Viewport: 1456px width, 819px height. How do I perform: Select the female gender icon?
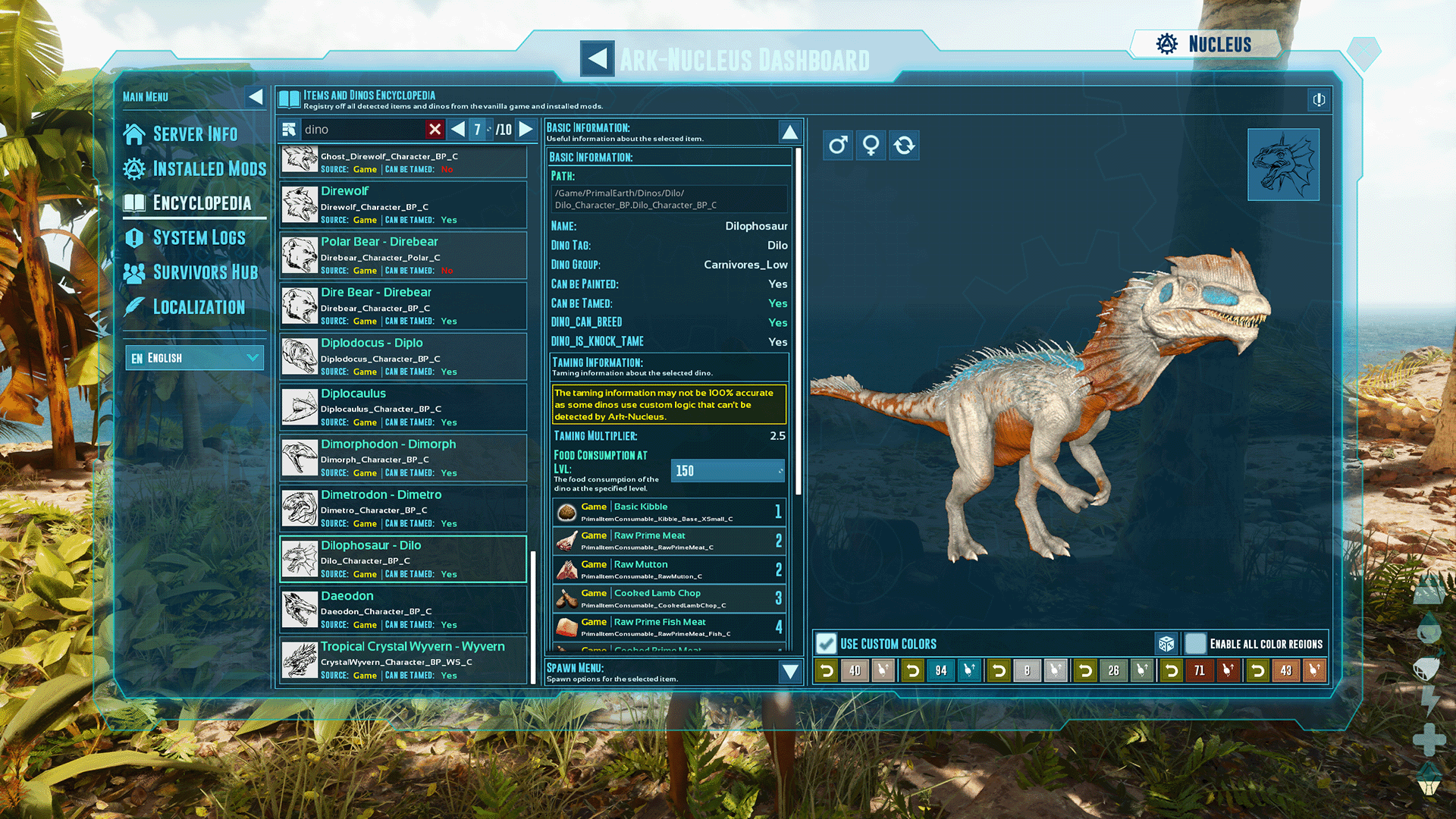871,145
